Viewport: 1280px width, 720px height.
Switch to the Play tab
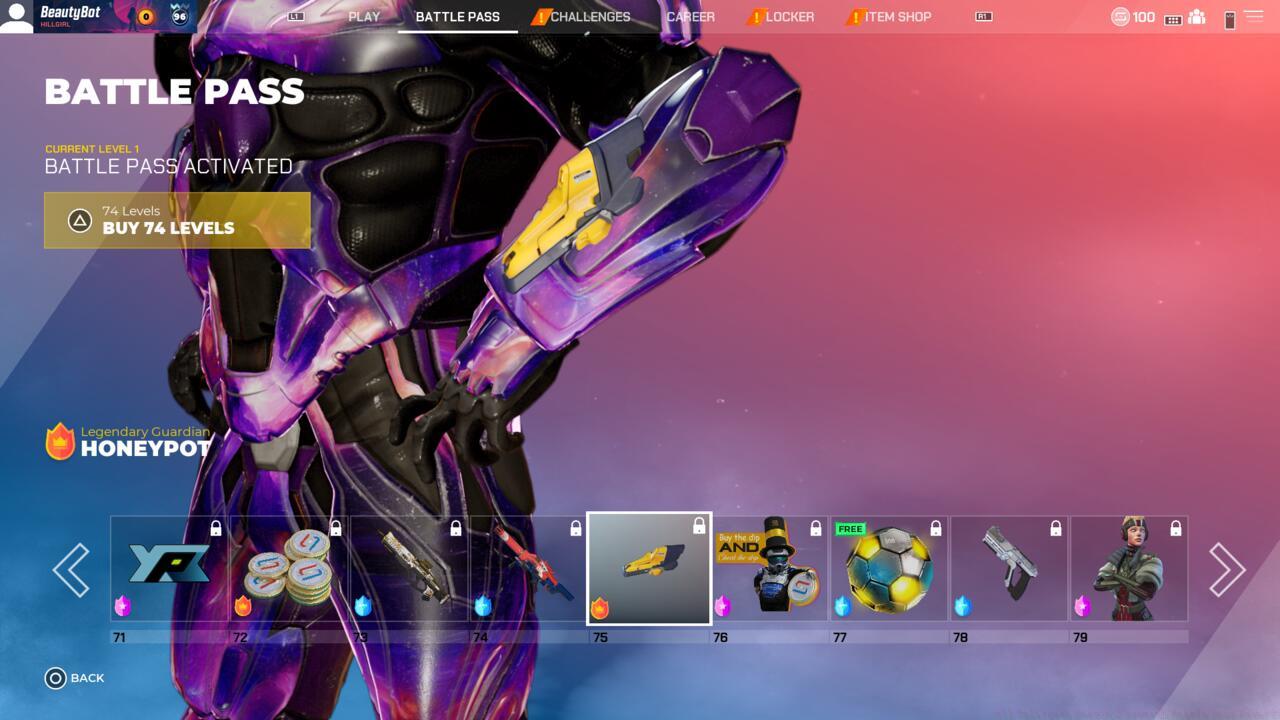pos(364,17)
